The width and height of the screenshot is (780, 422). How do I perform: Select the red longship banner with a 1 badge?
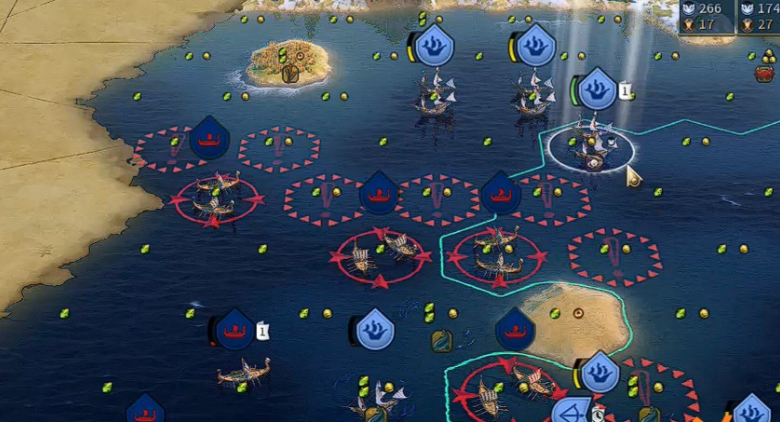pos(235,329)
